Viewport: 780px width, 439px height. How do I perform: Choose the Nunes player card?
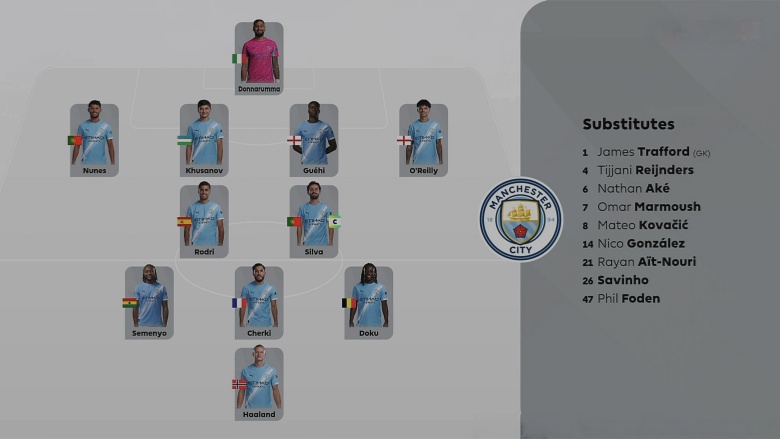[x=94, y=139]
